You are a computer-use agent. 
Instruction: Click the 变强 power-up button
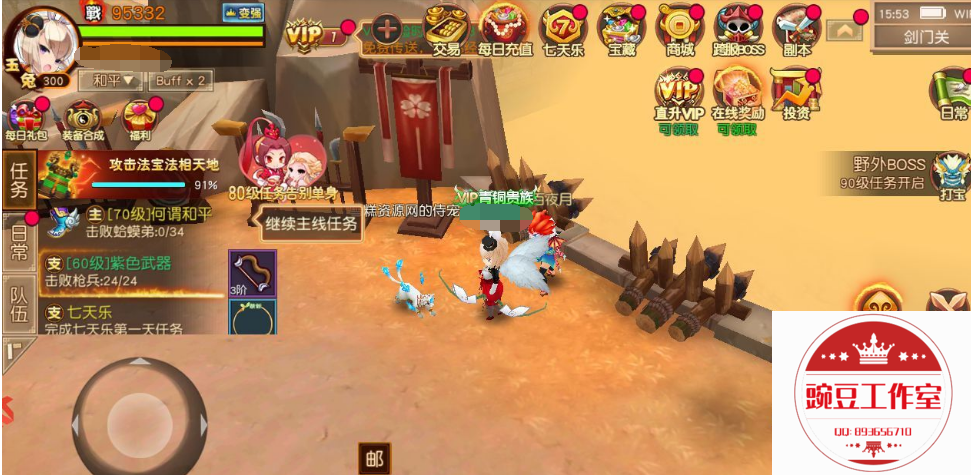pyautogui.click(x=242, y=13)
